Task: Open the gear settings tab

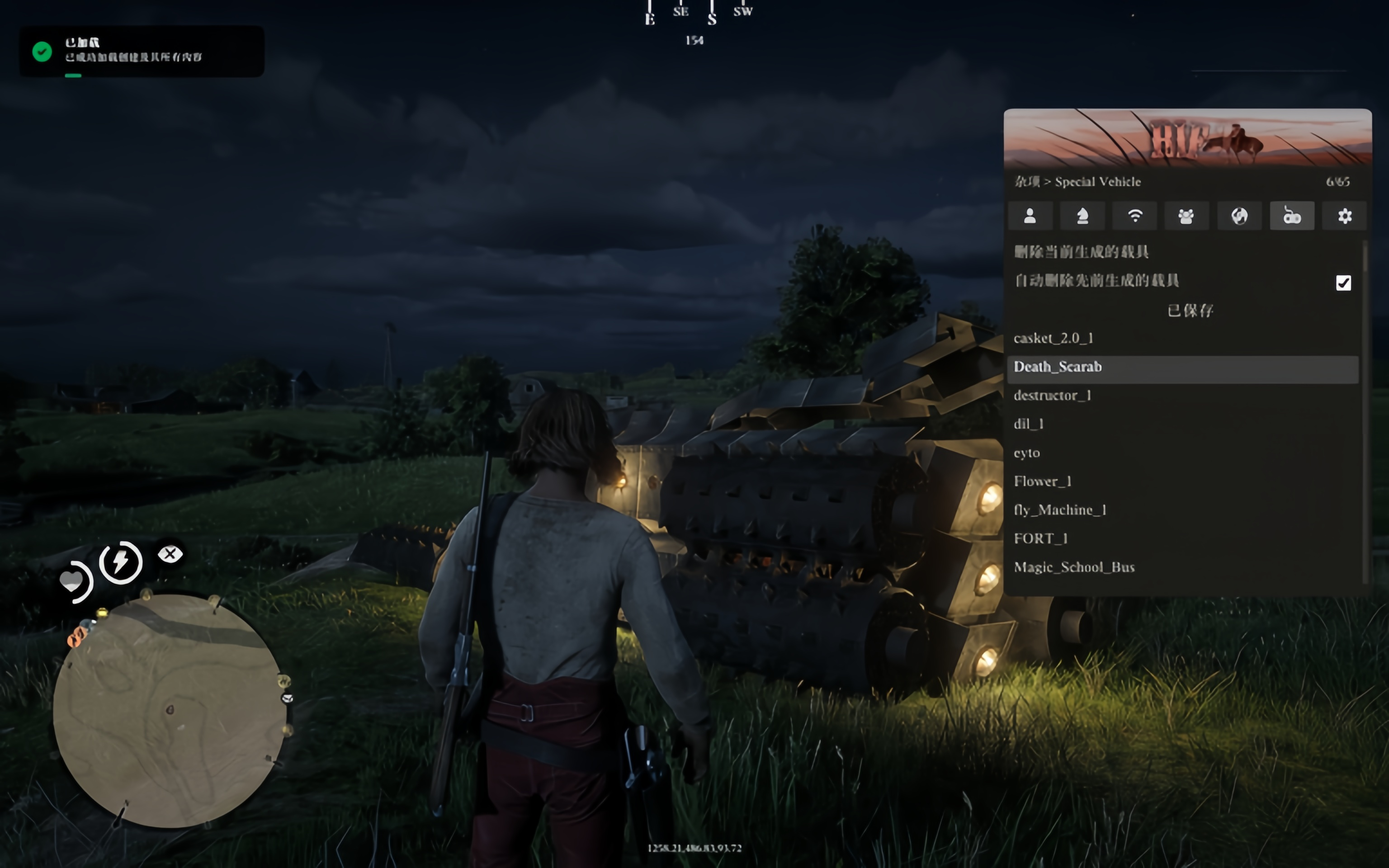Action: pyautogui.click(x=1344, y=216)
